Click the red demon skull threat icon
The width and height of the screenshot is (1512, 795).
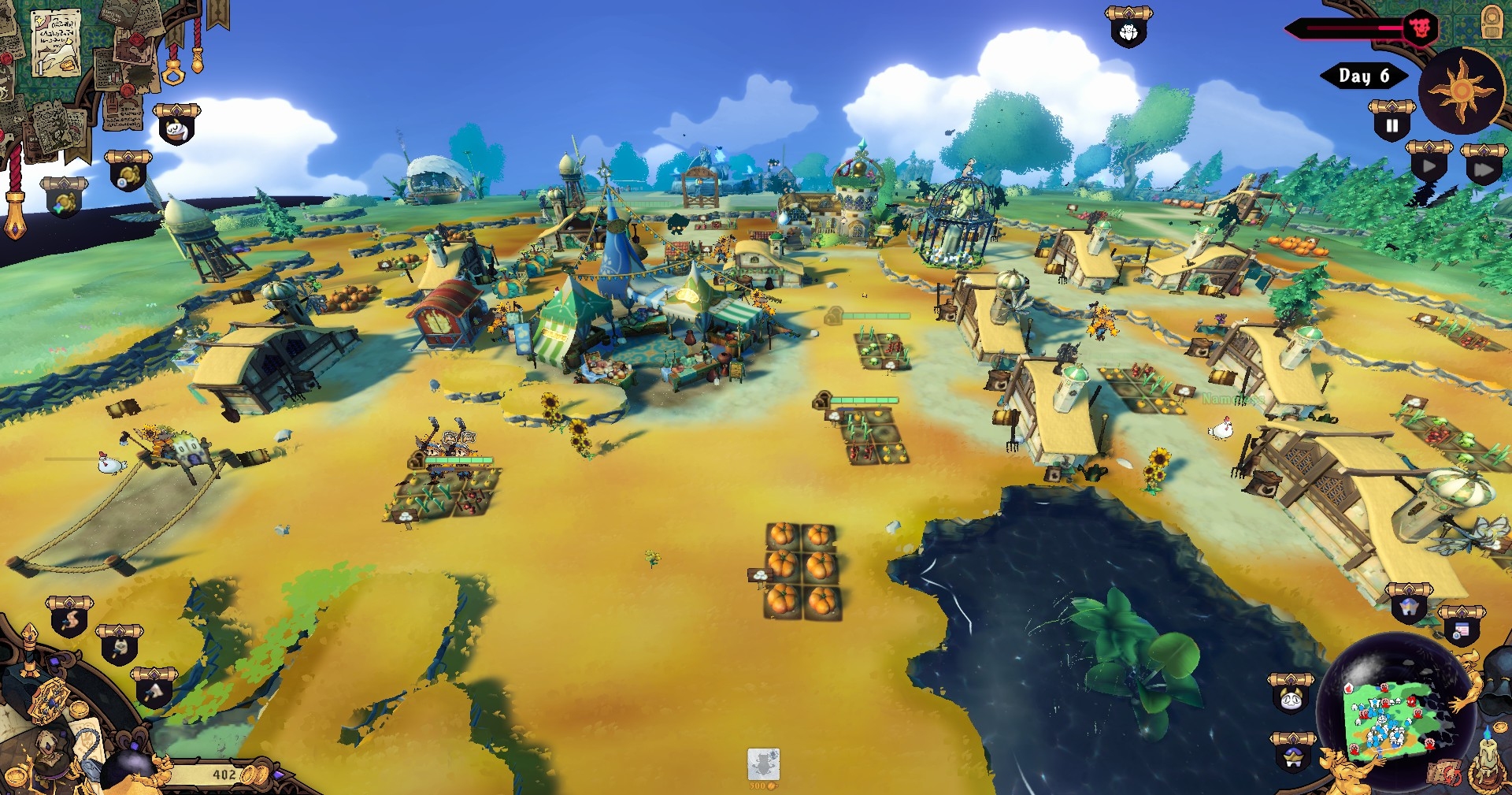click(x=1420, y=29)
